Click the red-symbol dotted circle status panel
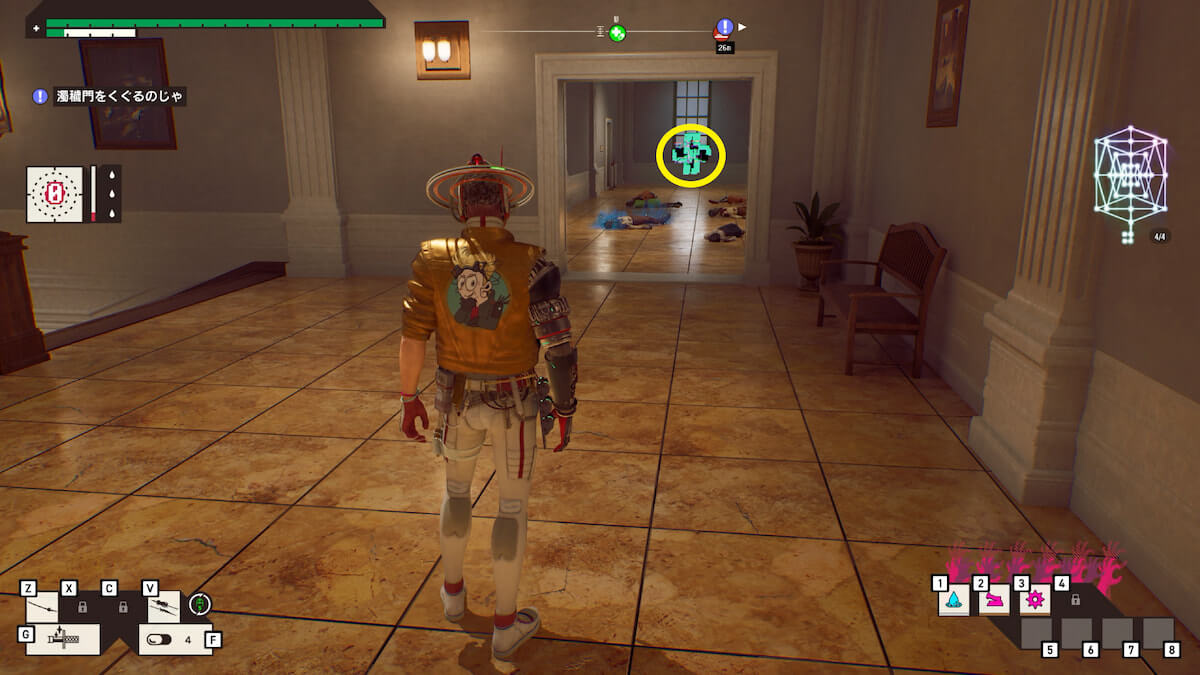The height and width of the screenshot is (675, 1200). pos(57,192)
